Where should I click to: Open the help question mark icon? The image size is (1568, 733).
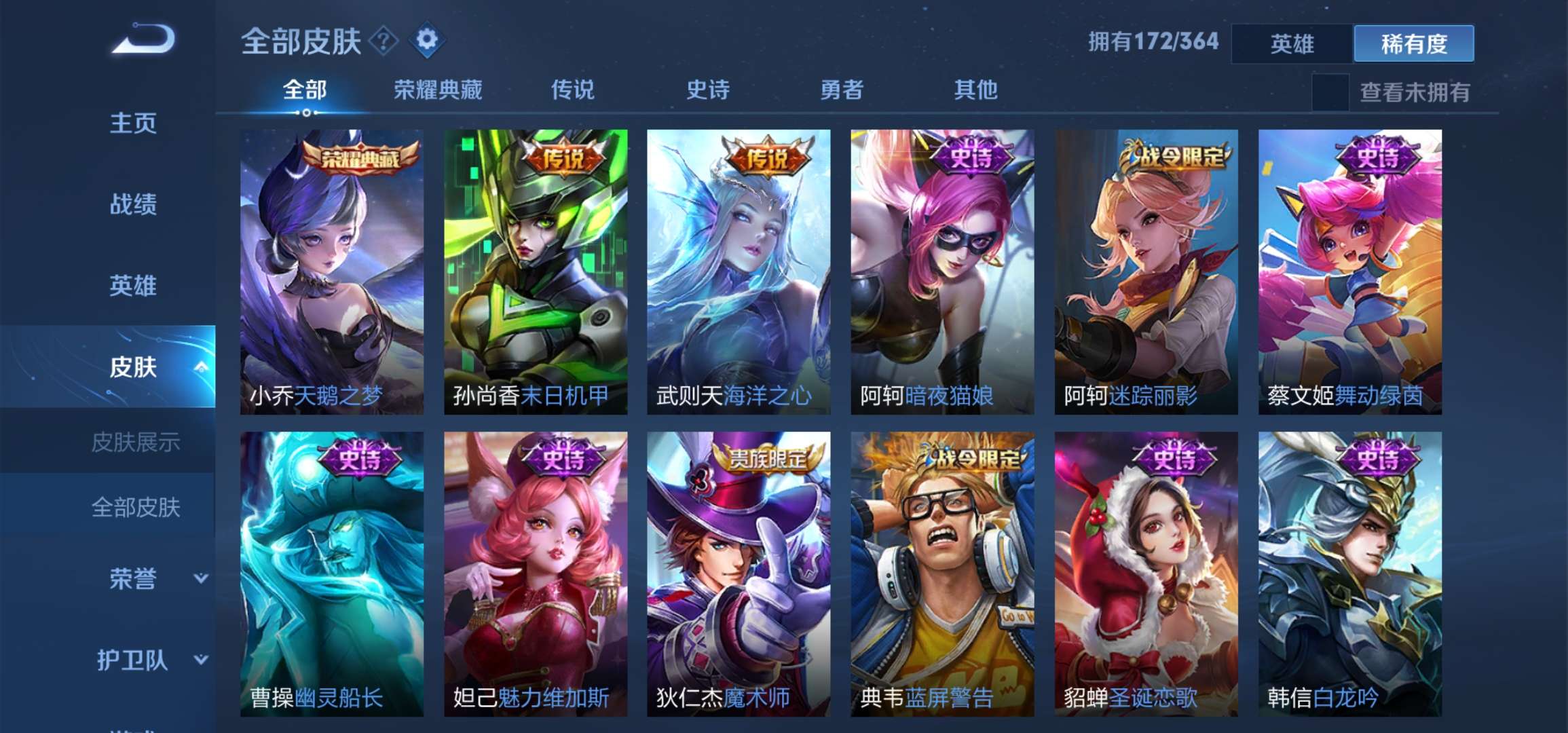[384, 42]
